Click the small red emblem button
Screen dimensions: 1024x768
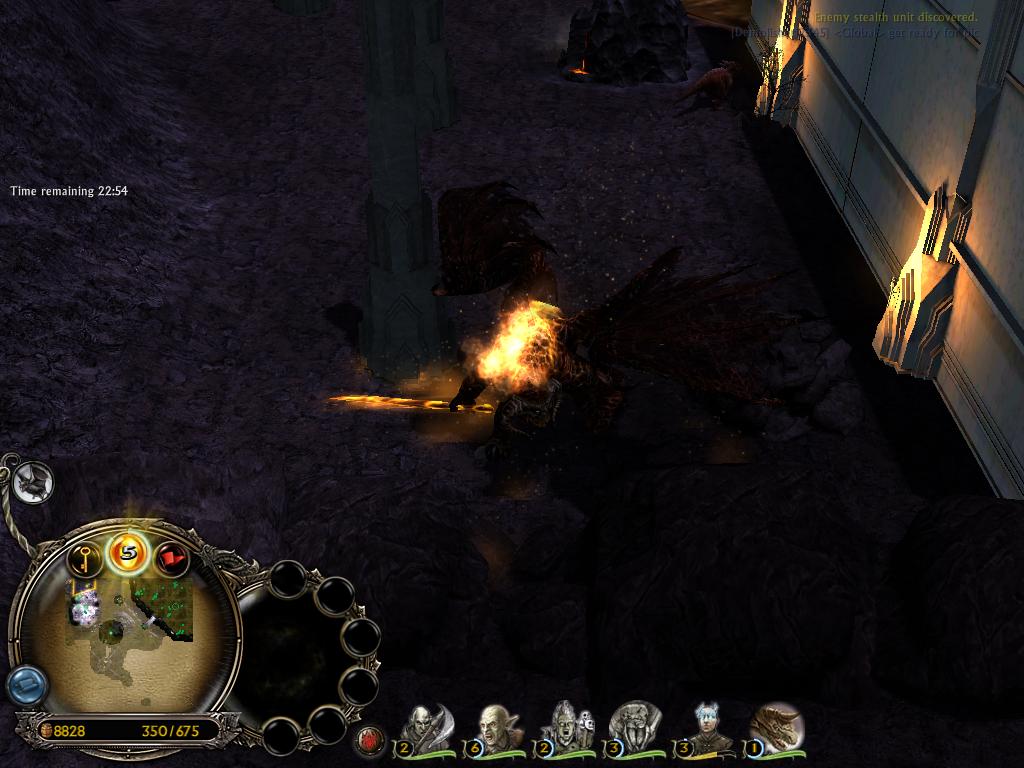coord(369,740)
